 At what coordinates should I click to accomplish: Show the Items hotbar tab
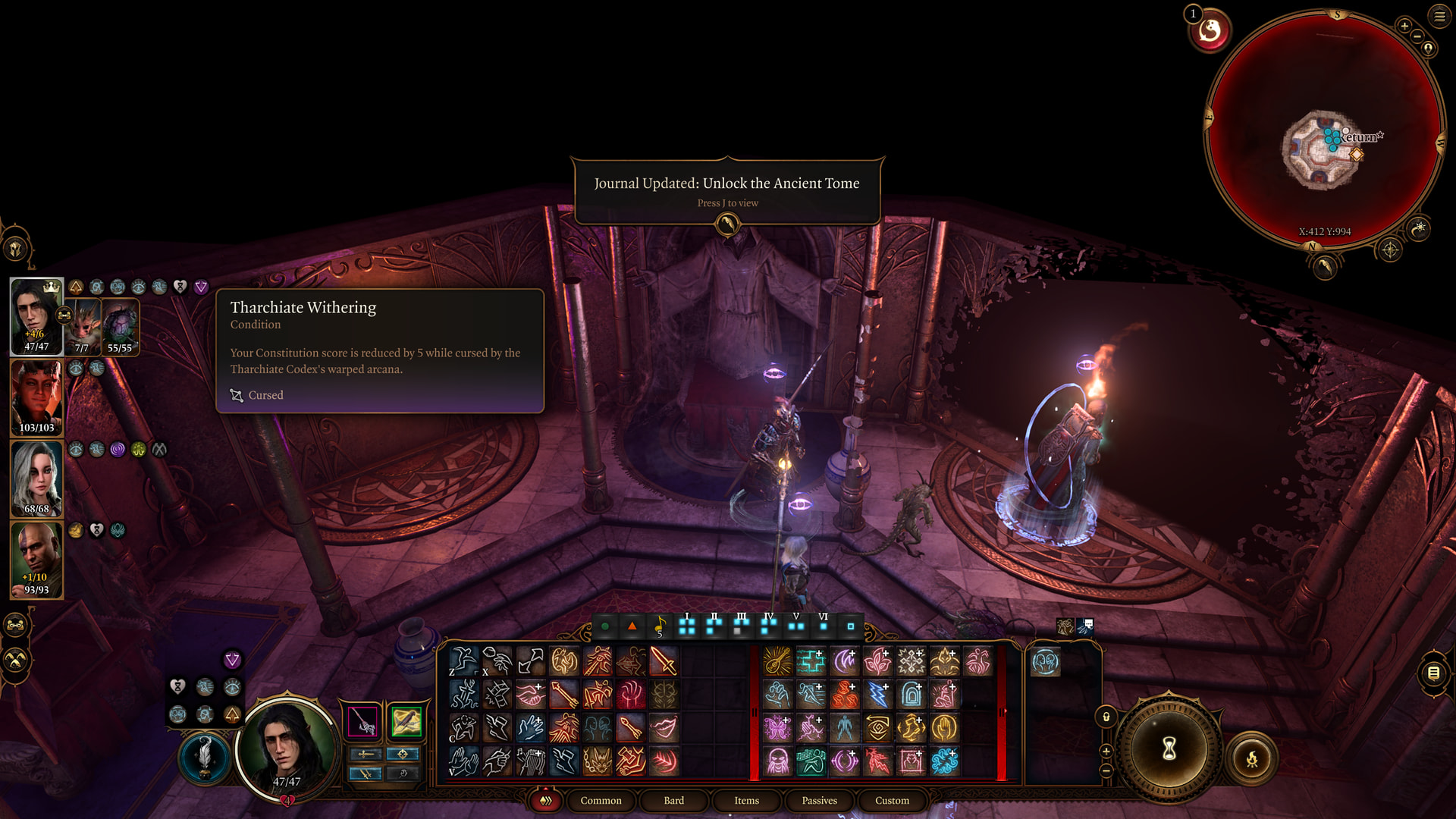tap(746, 800)
